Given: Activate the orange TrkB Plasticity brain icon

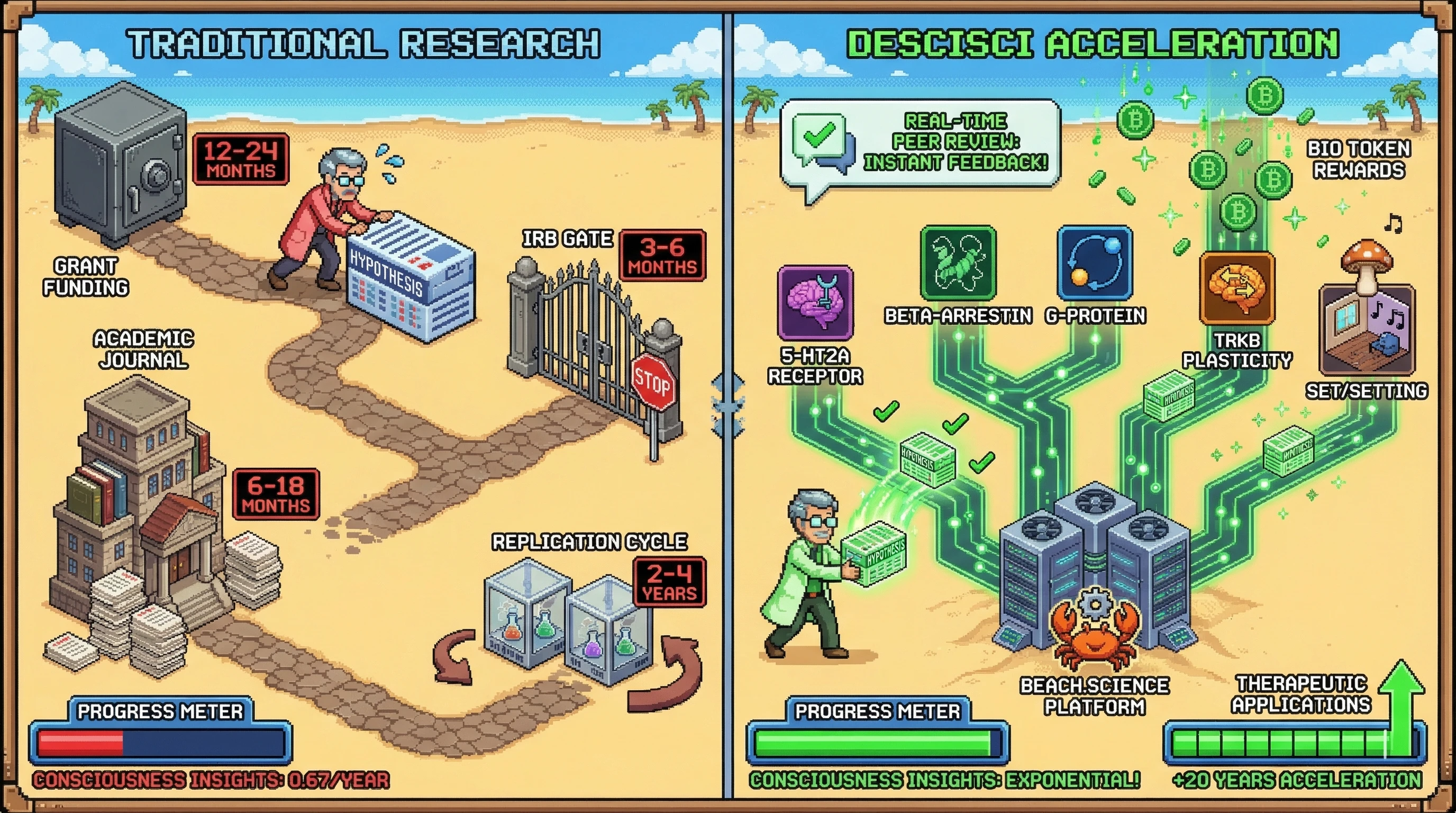Looking at the screenshot, I should point(1236,288).
